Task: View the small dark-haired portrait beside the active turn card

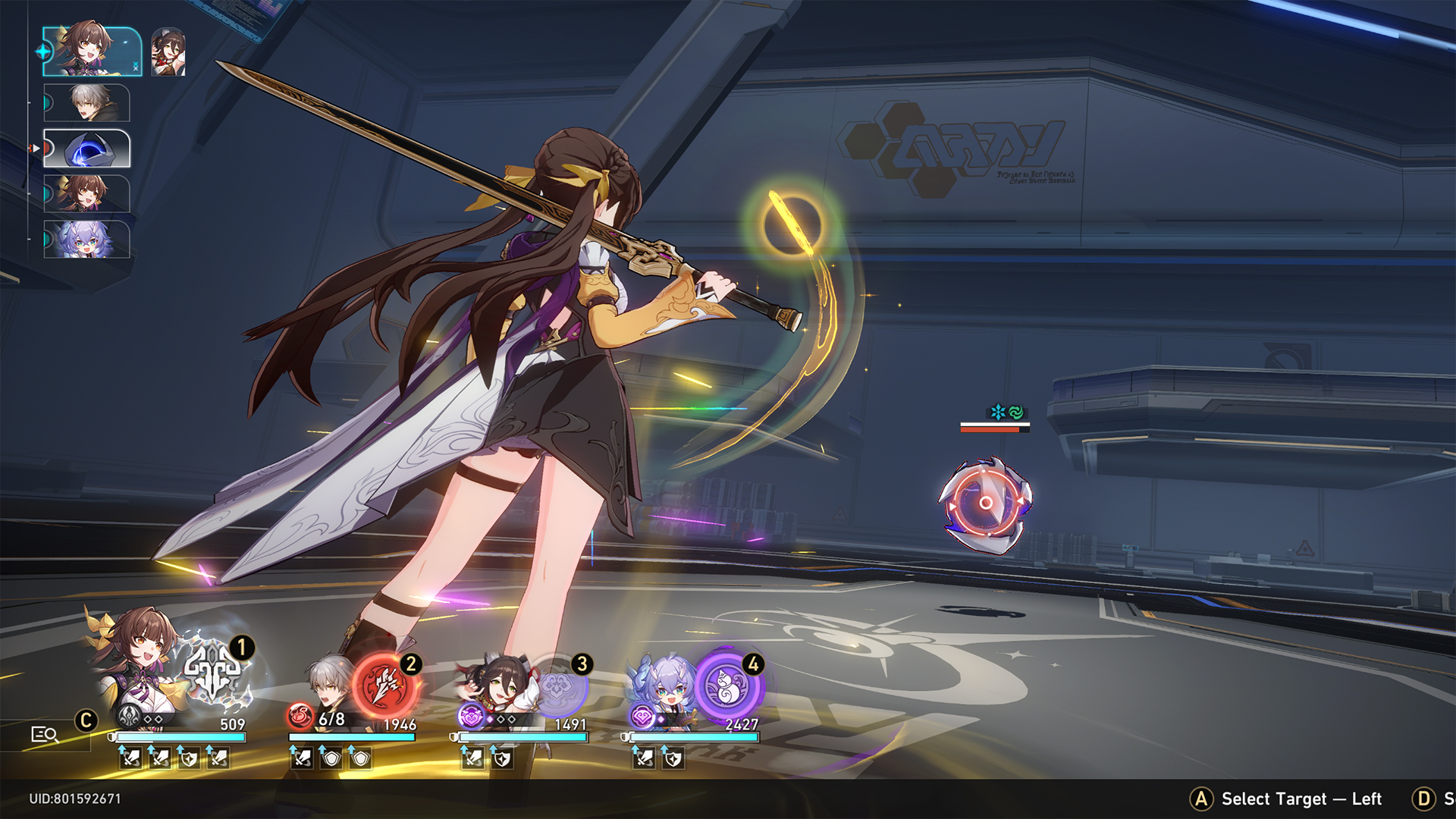Action: click(x=168, y=52)
